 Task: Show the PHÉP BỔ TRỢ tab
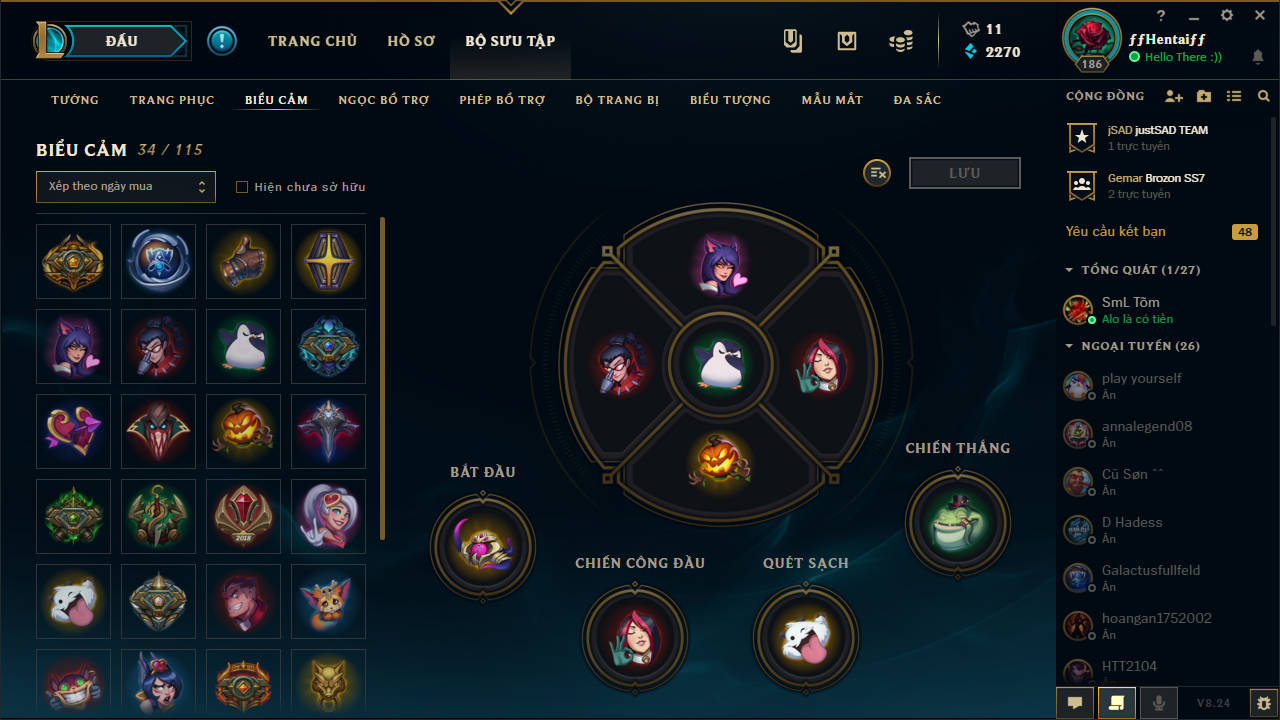[x=502, y=100]
